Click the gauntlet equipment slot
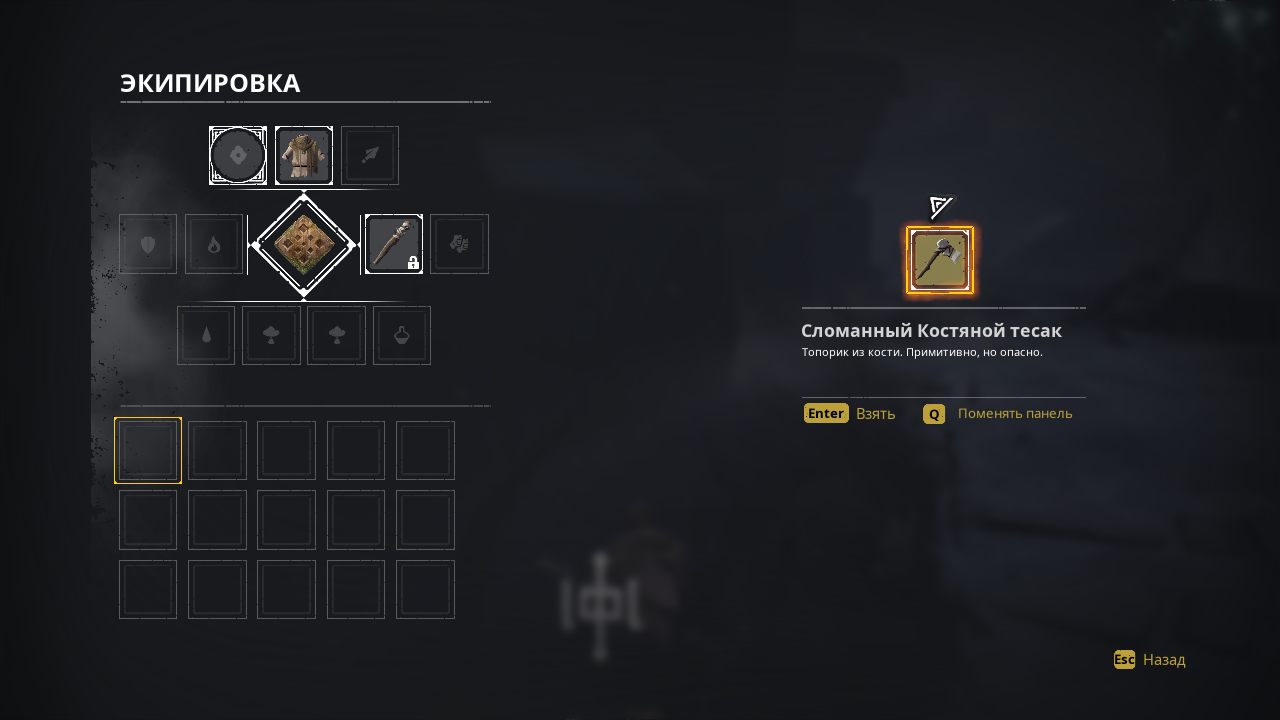The width and height of the screenshot is (1280, 720). [459, 243]
